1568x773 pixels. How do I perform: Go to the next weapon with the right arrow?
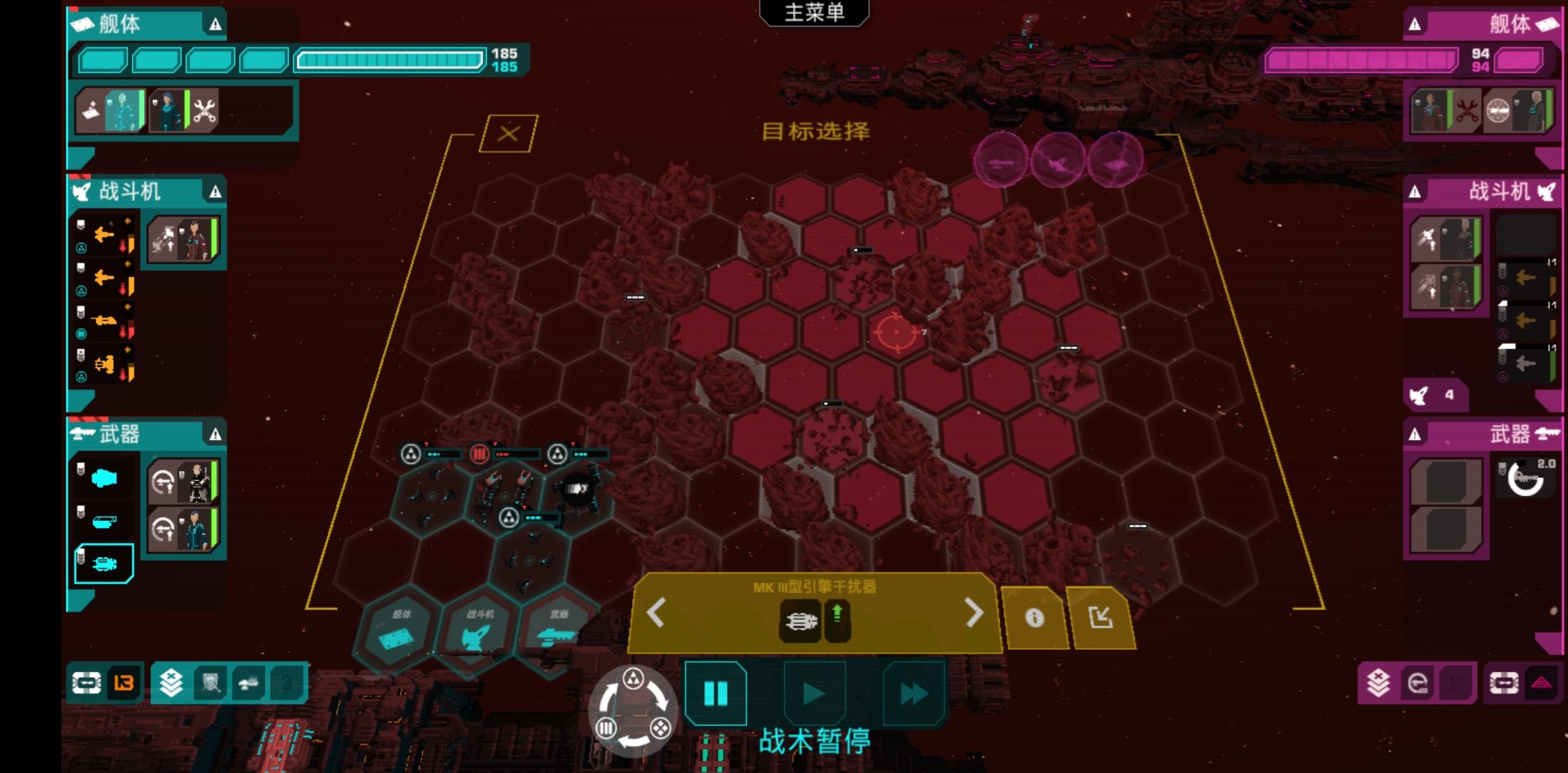(x=974, y=613)
